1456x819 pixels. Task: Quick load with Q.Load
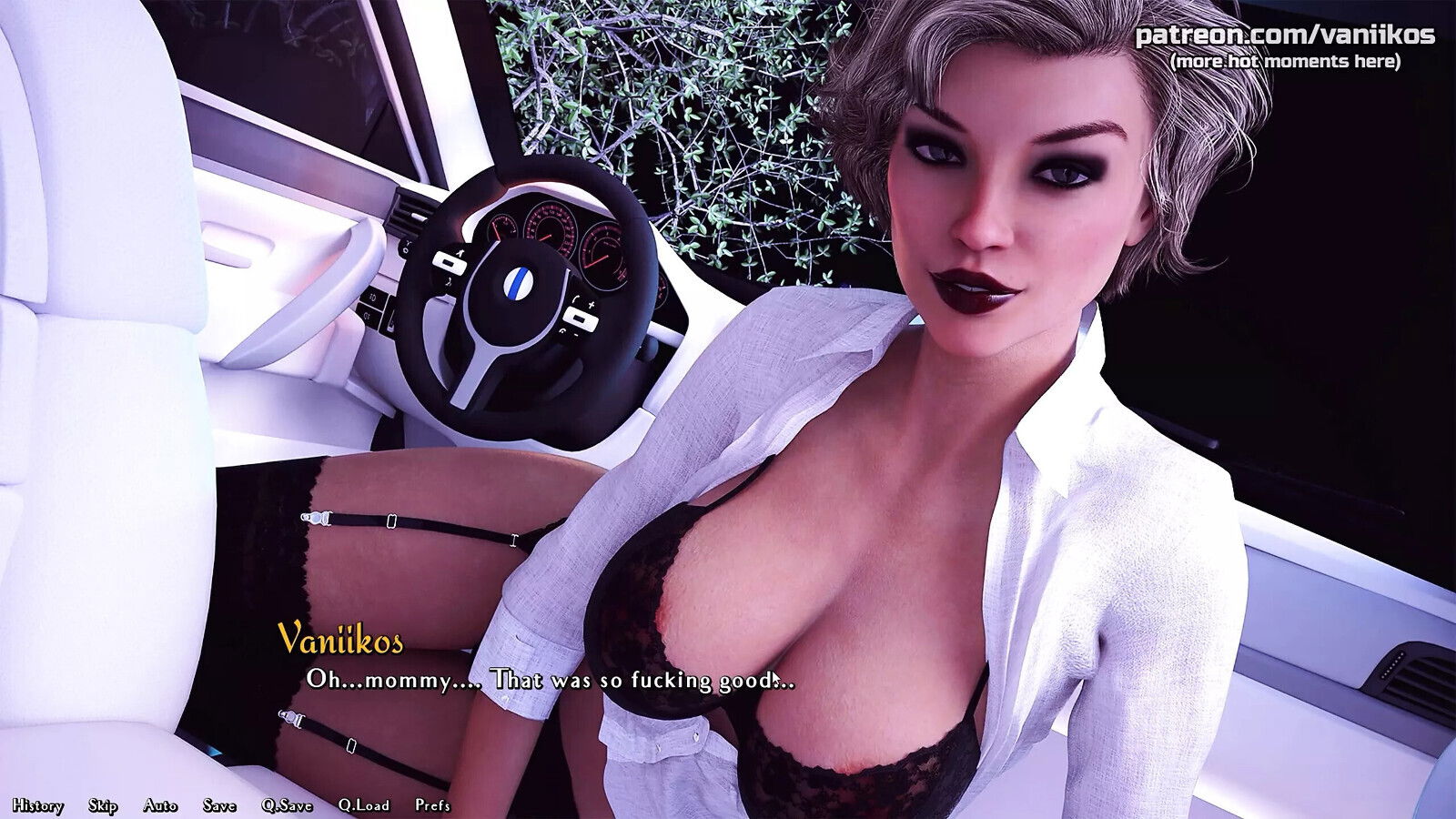(363, 805)
